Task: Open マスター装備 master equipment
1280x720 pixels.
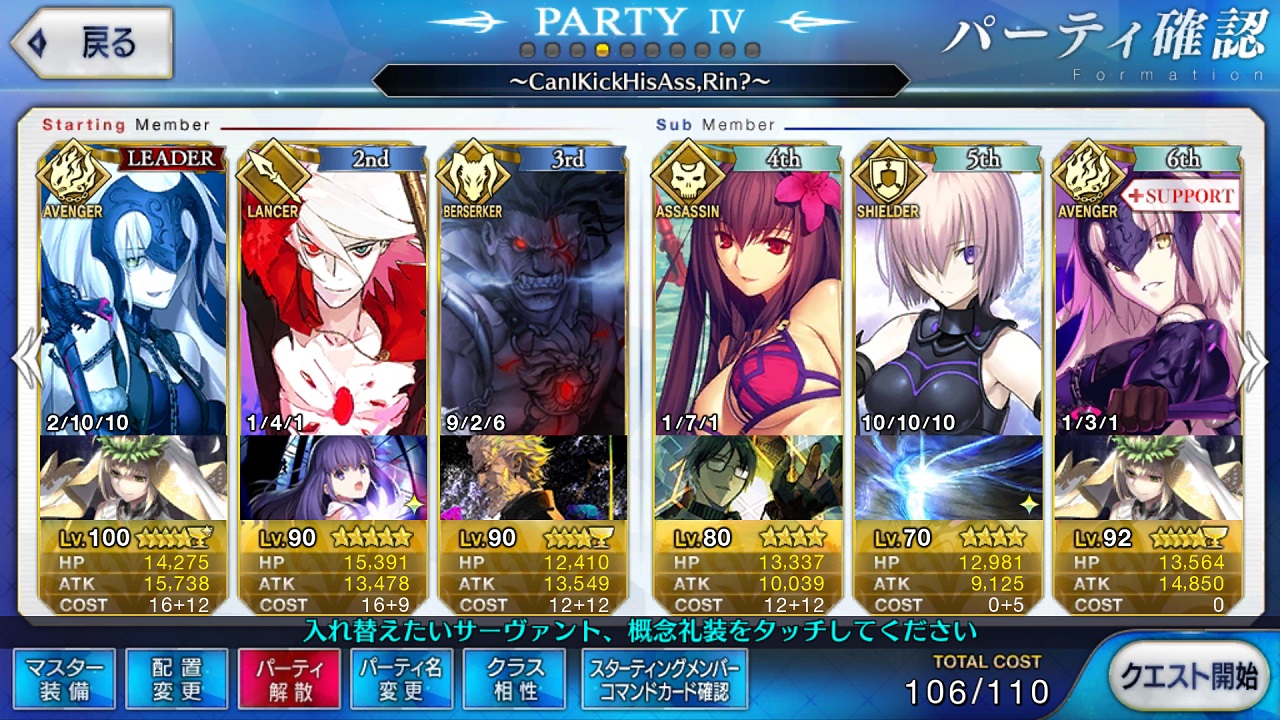Action: coord(65,679)
